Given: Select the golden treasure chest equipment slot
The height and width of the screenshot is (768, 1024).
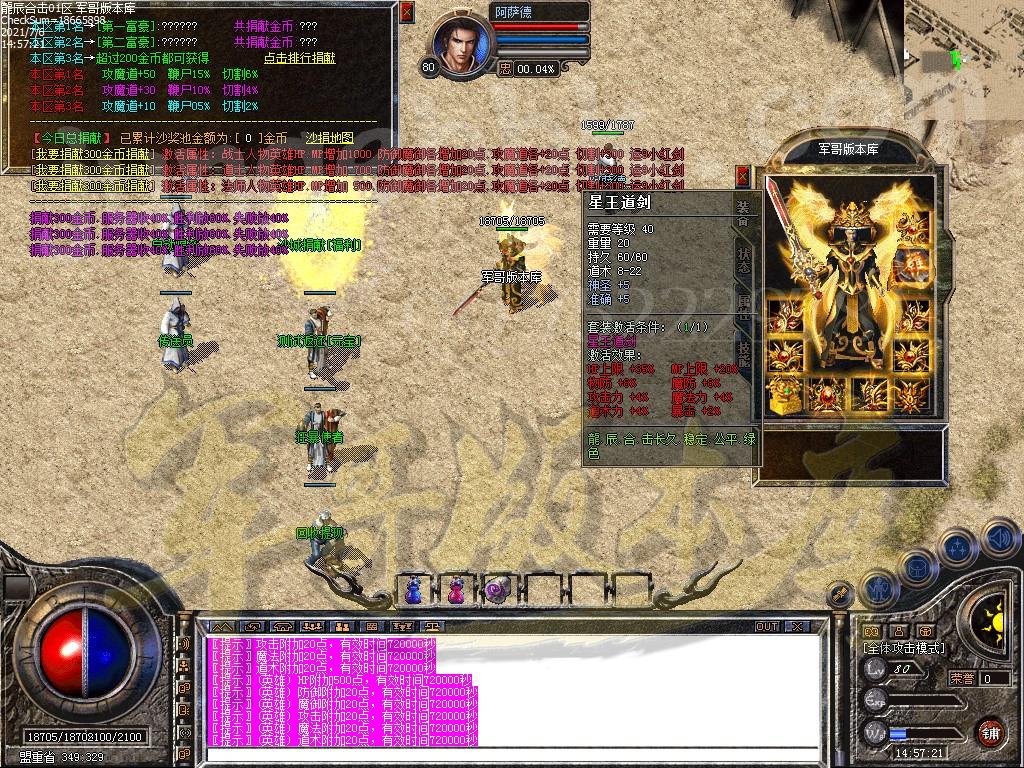Looking at the screenshot, I should [x=784, y=395].
